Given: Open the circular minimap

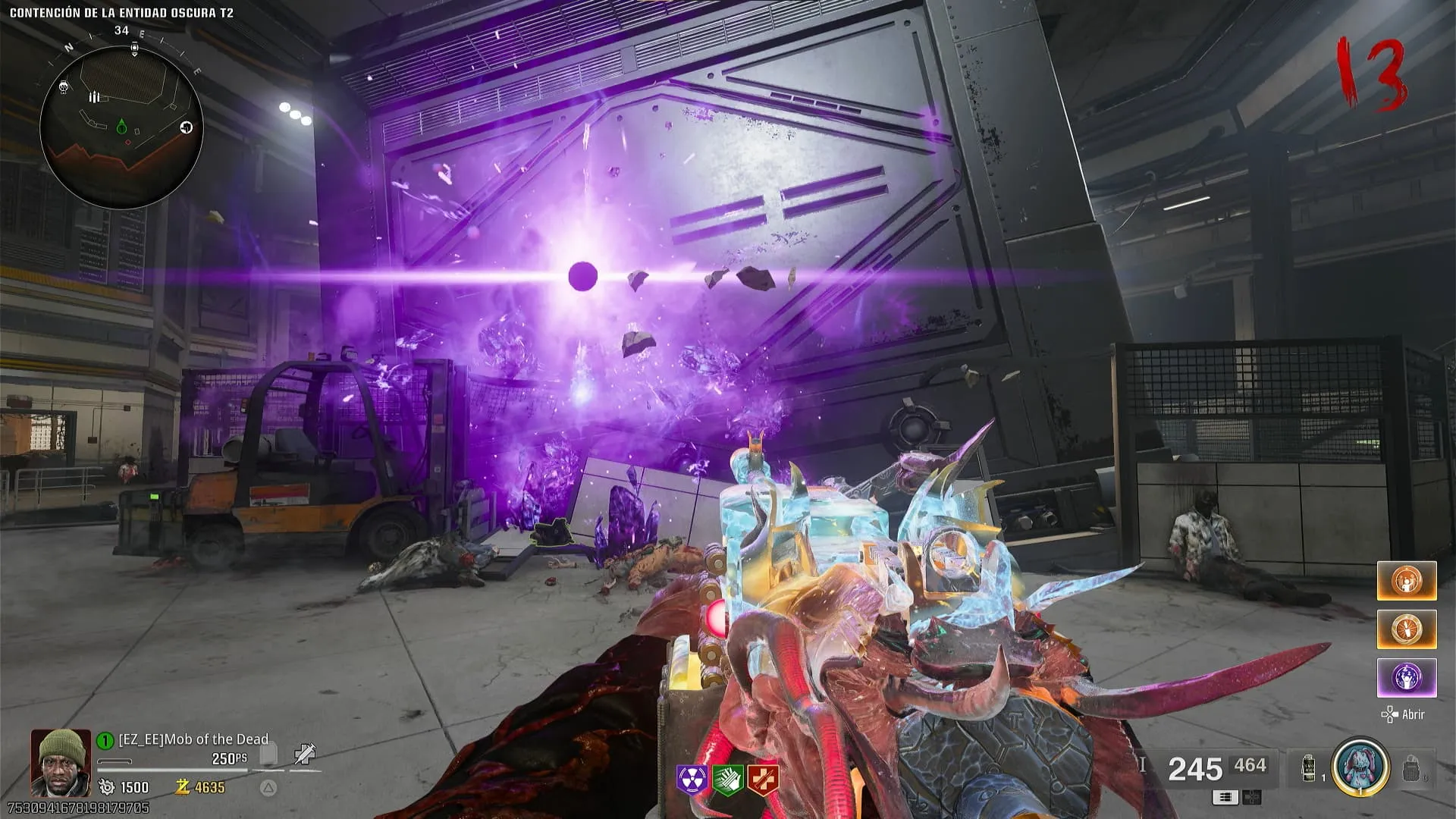Looking at the screenshot, I should tap(121, 127).
